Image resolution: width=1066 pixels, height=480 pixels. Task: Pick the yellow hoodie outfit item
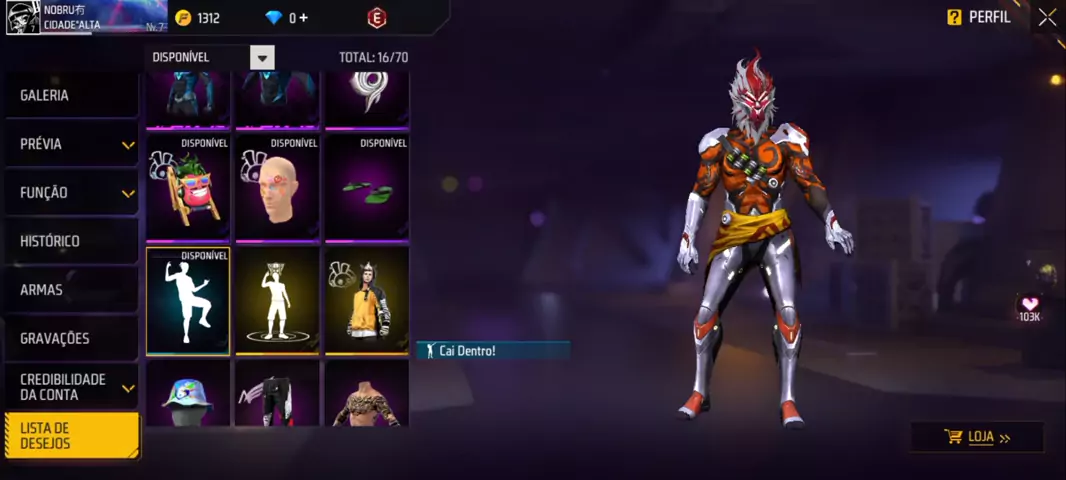(366, 302)
